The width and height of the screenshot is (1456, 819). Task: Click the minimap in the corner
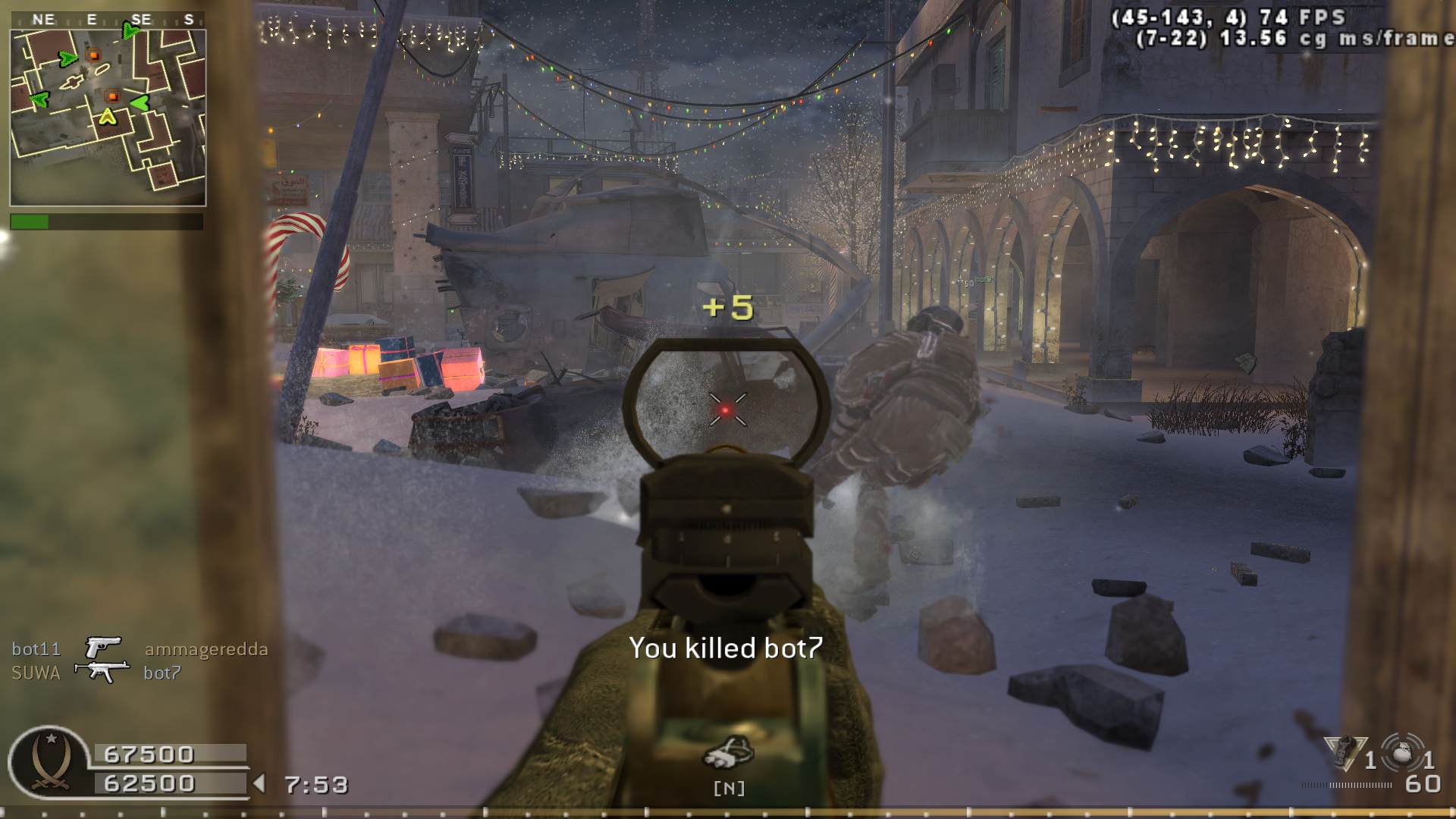coord(108,118)
